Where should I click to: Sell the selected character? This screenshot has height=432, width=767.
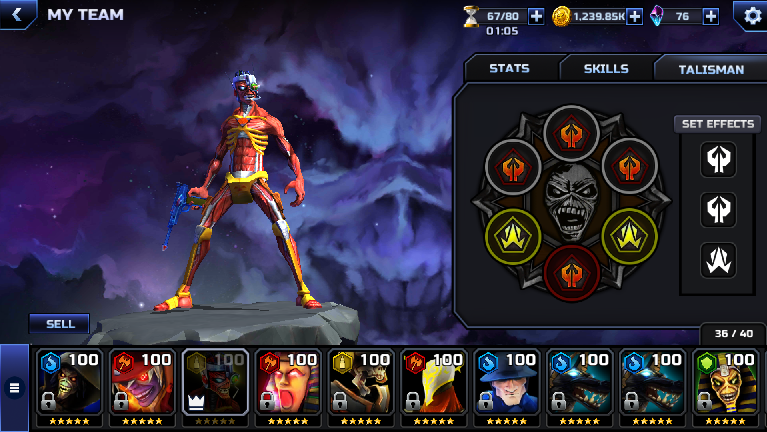[x=60, y=324]
